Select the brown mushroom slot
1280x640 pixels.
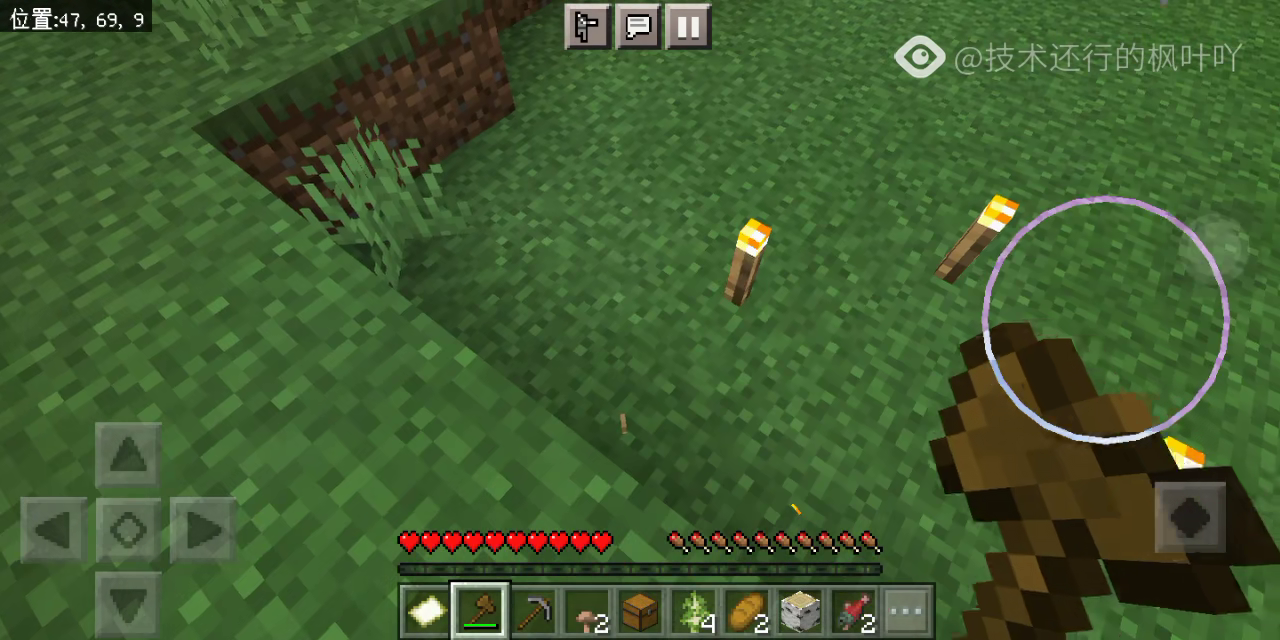tap(587, 610)
